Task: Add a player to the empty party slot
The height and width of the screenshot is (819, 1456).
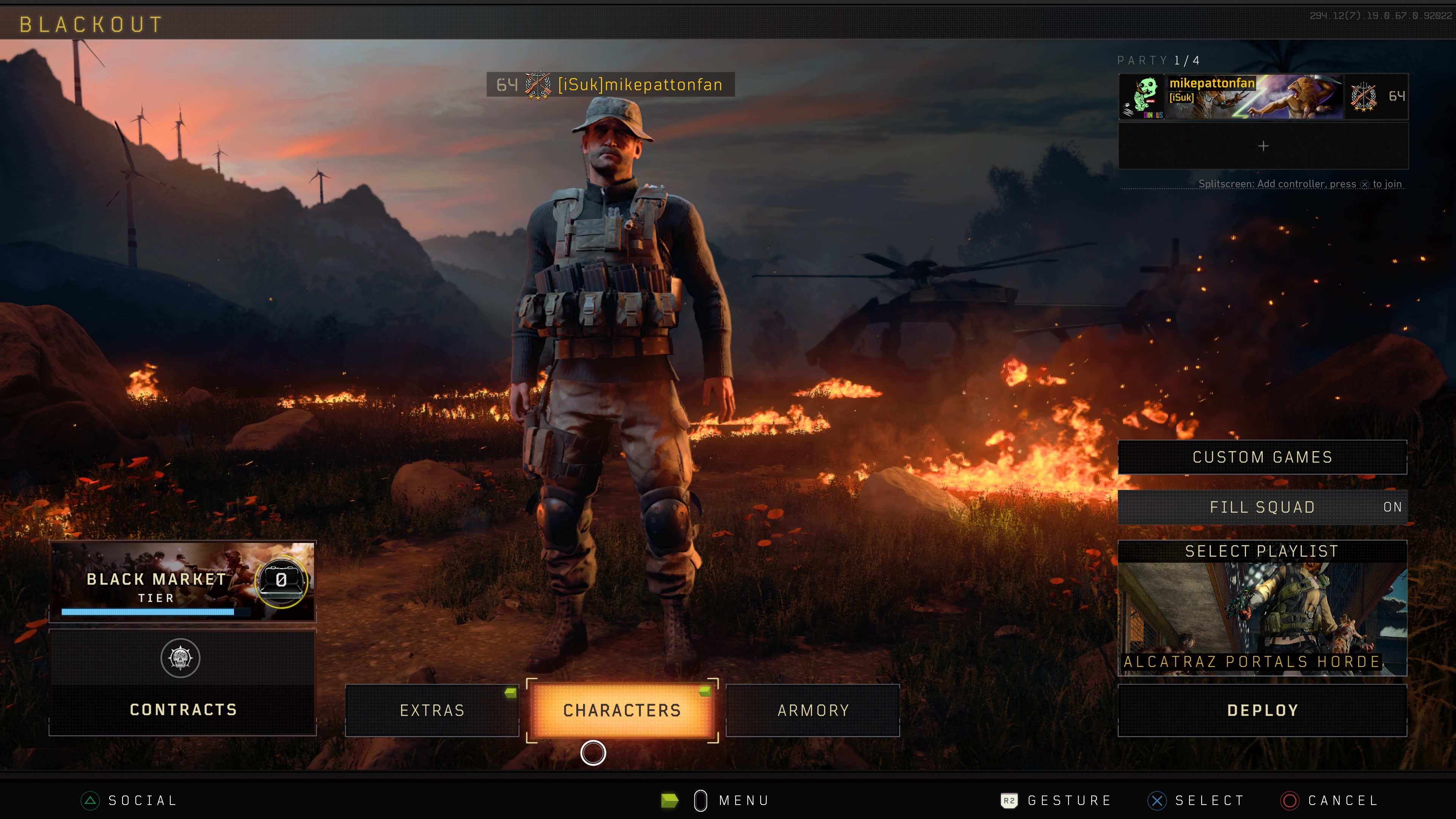Action: tap(1263, 146)
